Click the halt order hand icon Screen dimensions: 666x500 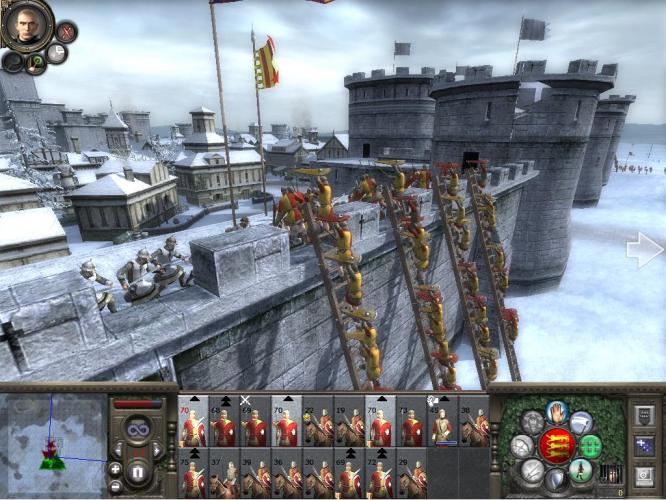click(x=557, y=410)
